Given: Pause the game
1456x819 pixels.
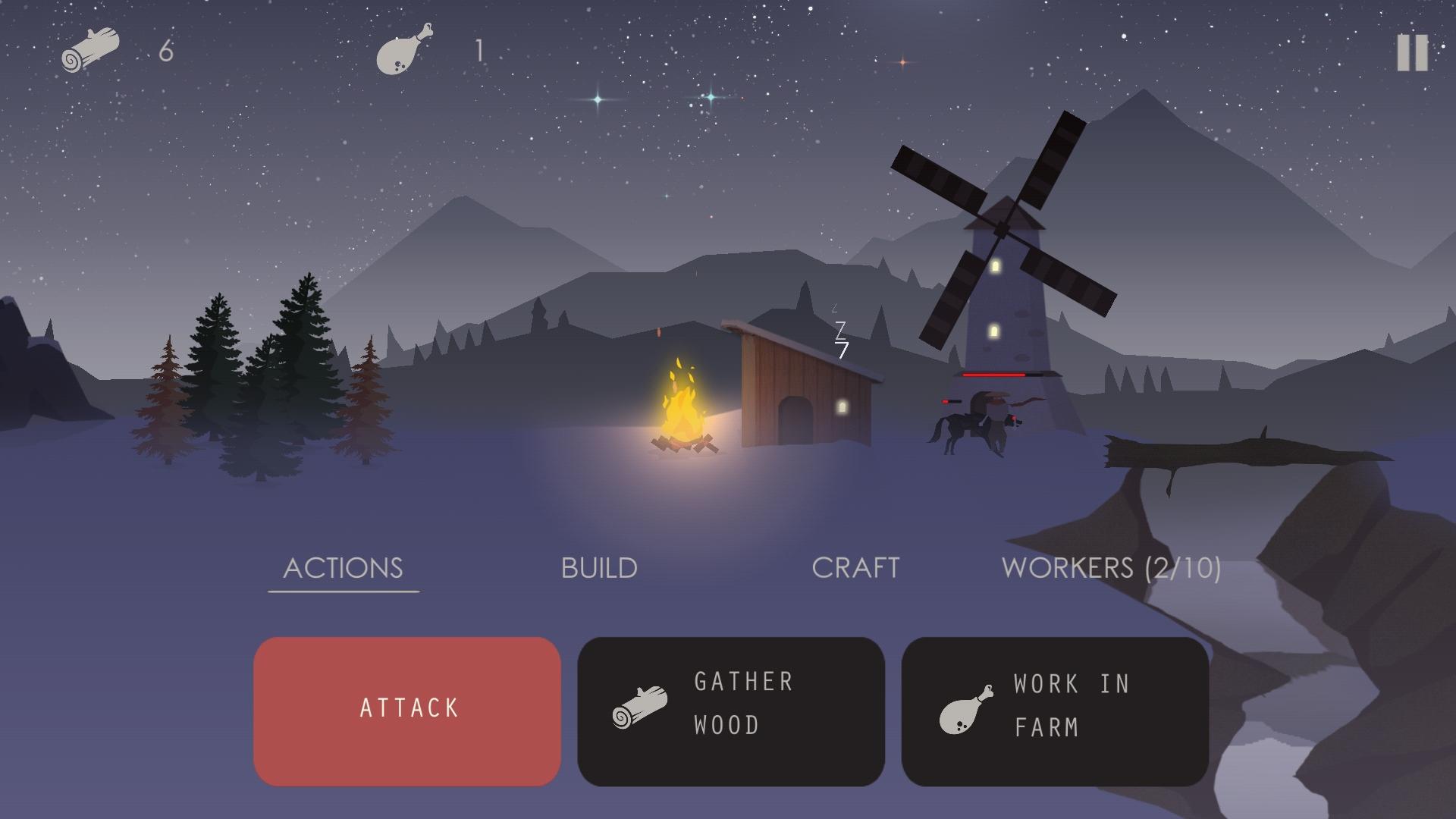Looking at the screenshot, I should coord(1412,53).
